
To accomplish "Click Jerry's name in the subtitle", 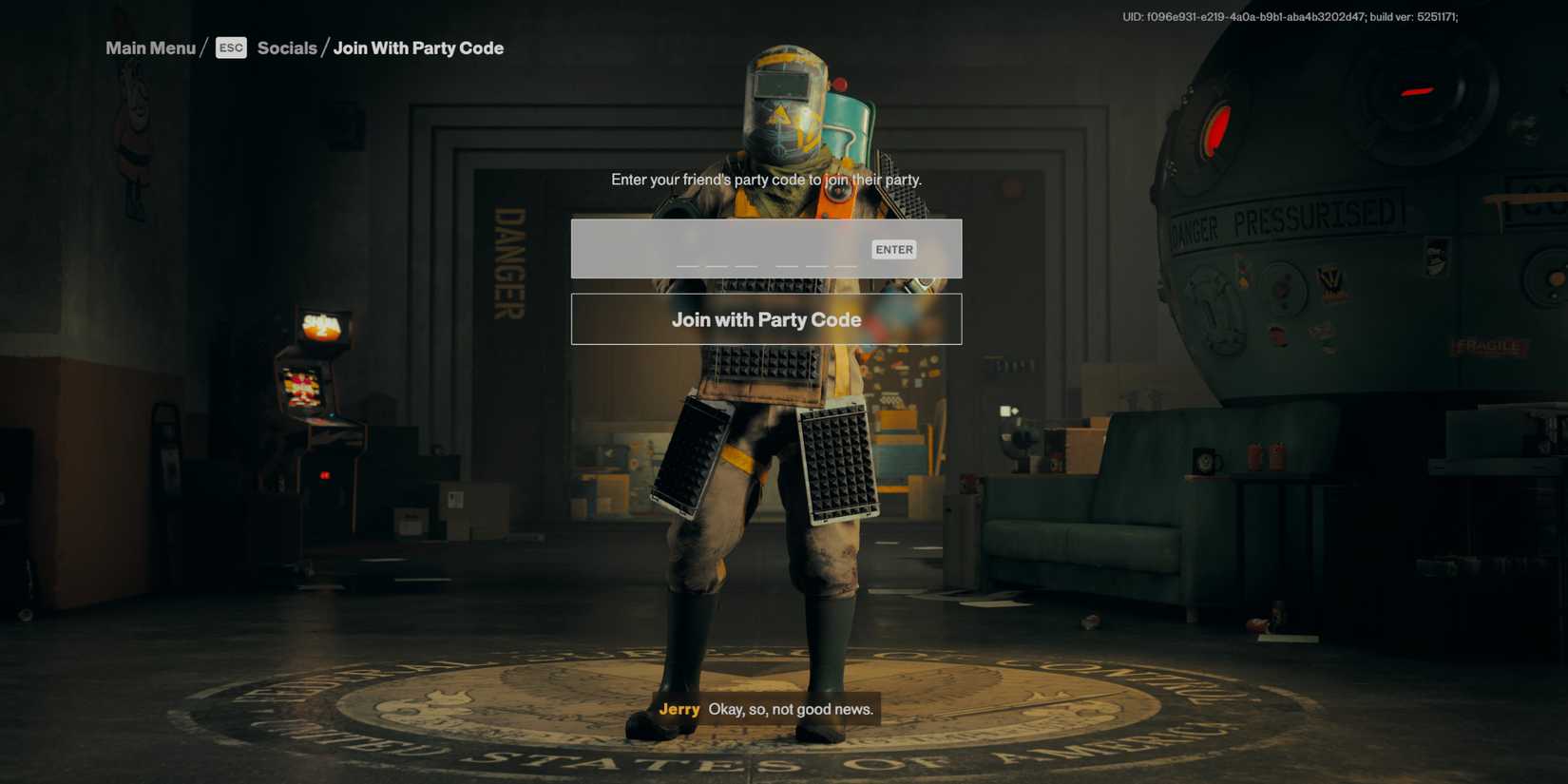I will pyautogui.click(x=680, y=709).
